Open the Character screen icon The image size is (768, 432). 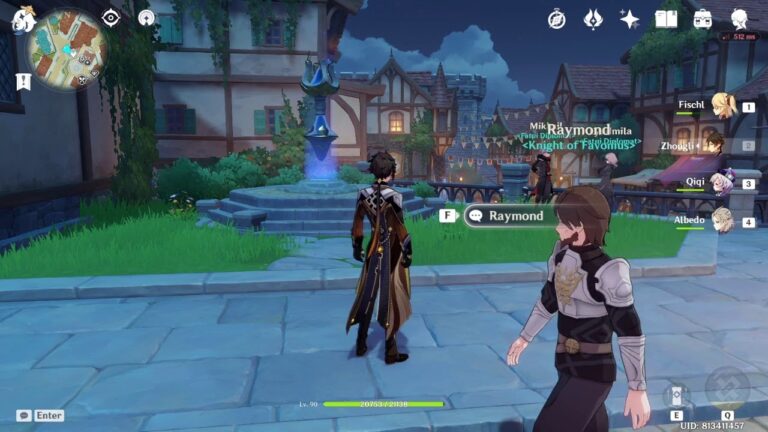[740, 19]
